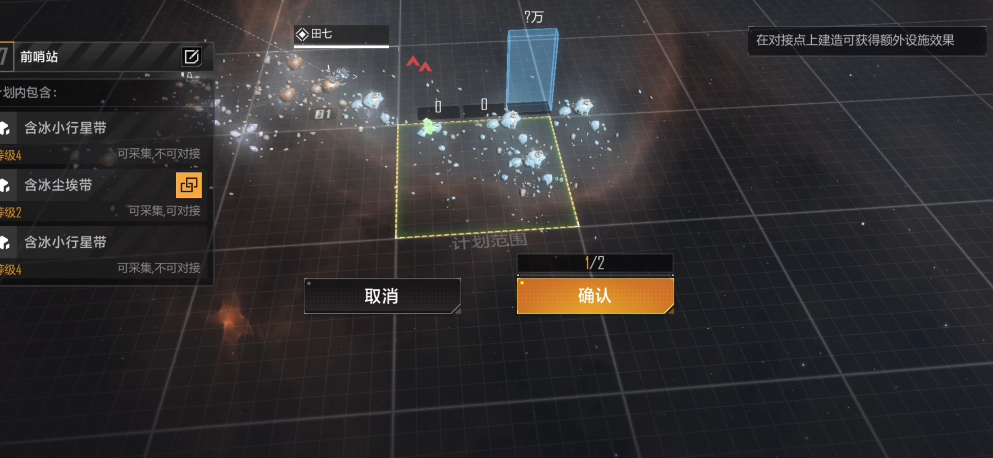This screenshot has width=993, height=458.
Task: Confirm the plan with the 确认 button
Action: (595, 296)
